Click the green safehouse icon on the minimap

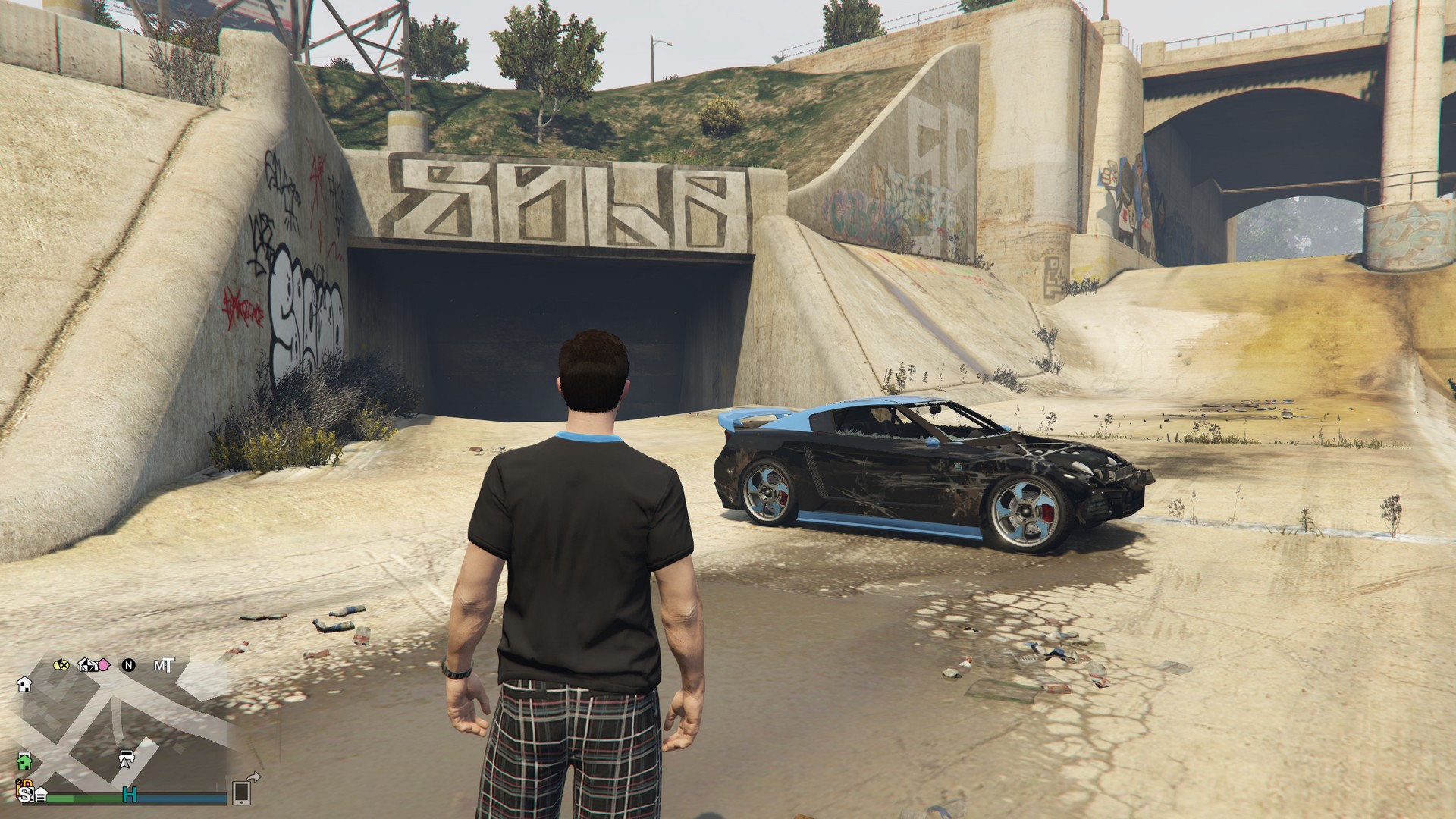(24, 763)
